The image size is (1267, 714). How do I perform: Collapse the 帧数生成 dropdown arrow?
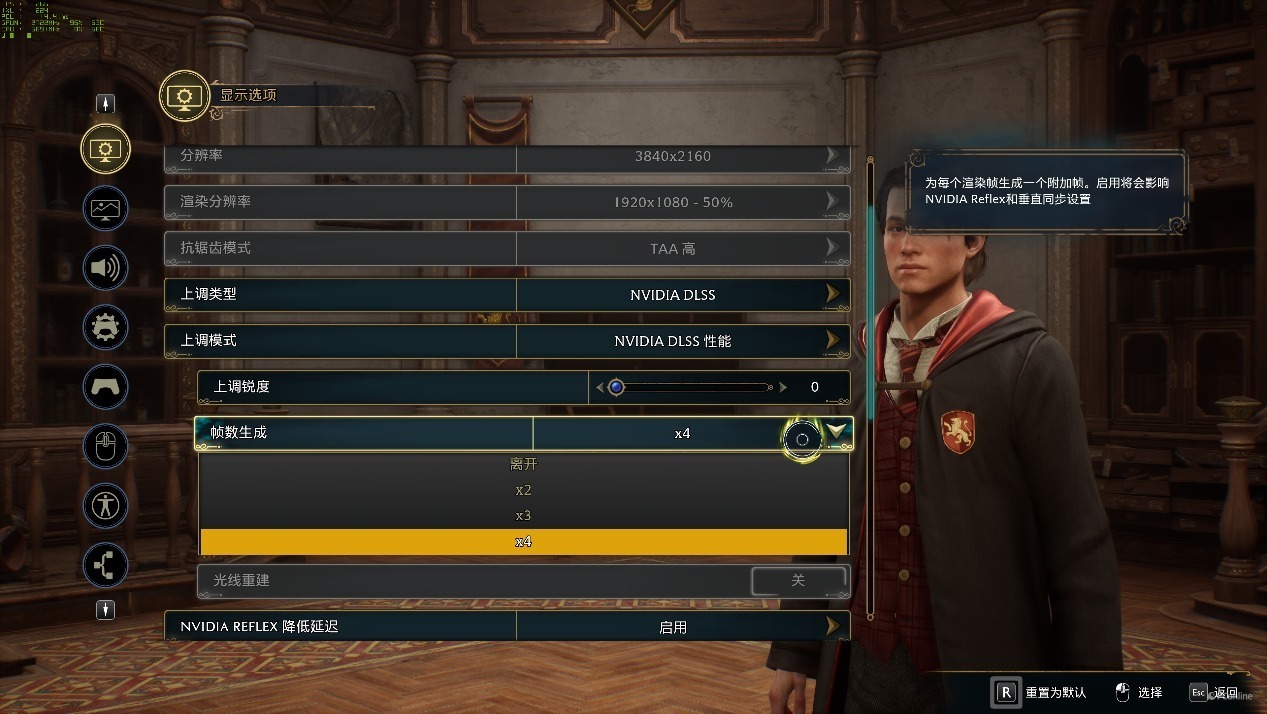click(x=838, y=432)
